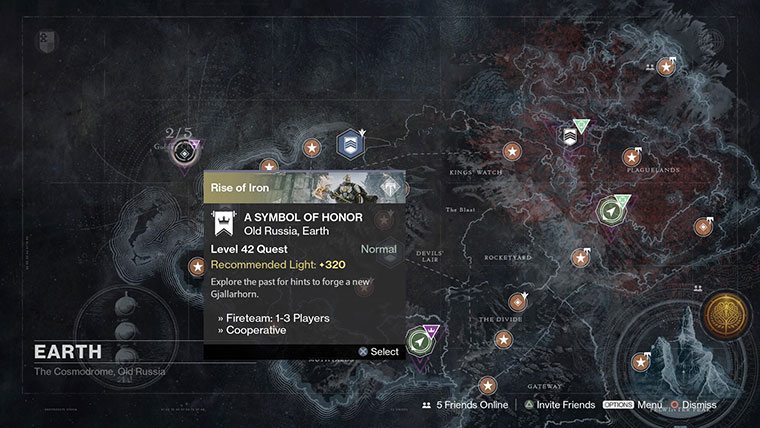Launch the green patrol node with purple marker

tap(423, 343)
